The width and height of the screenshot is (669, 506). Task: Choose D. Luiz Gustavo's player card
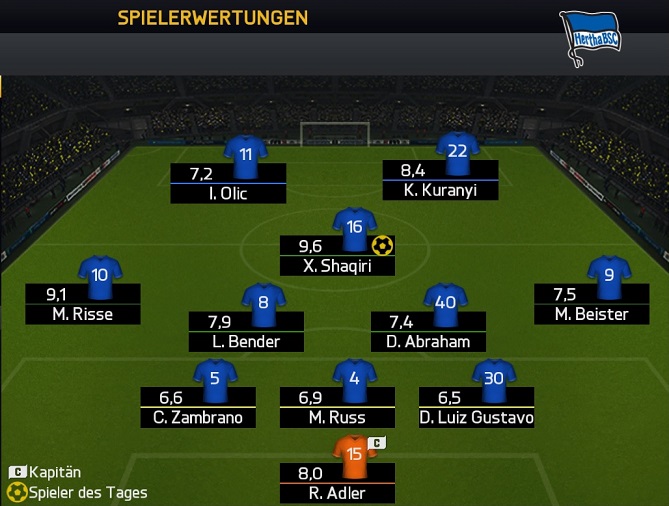click(x=477, y=407)
